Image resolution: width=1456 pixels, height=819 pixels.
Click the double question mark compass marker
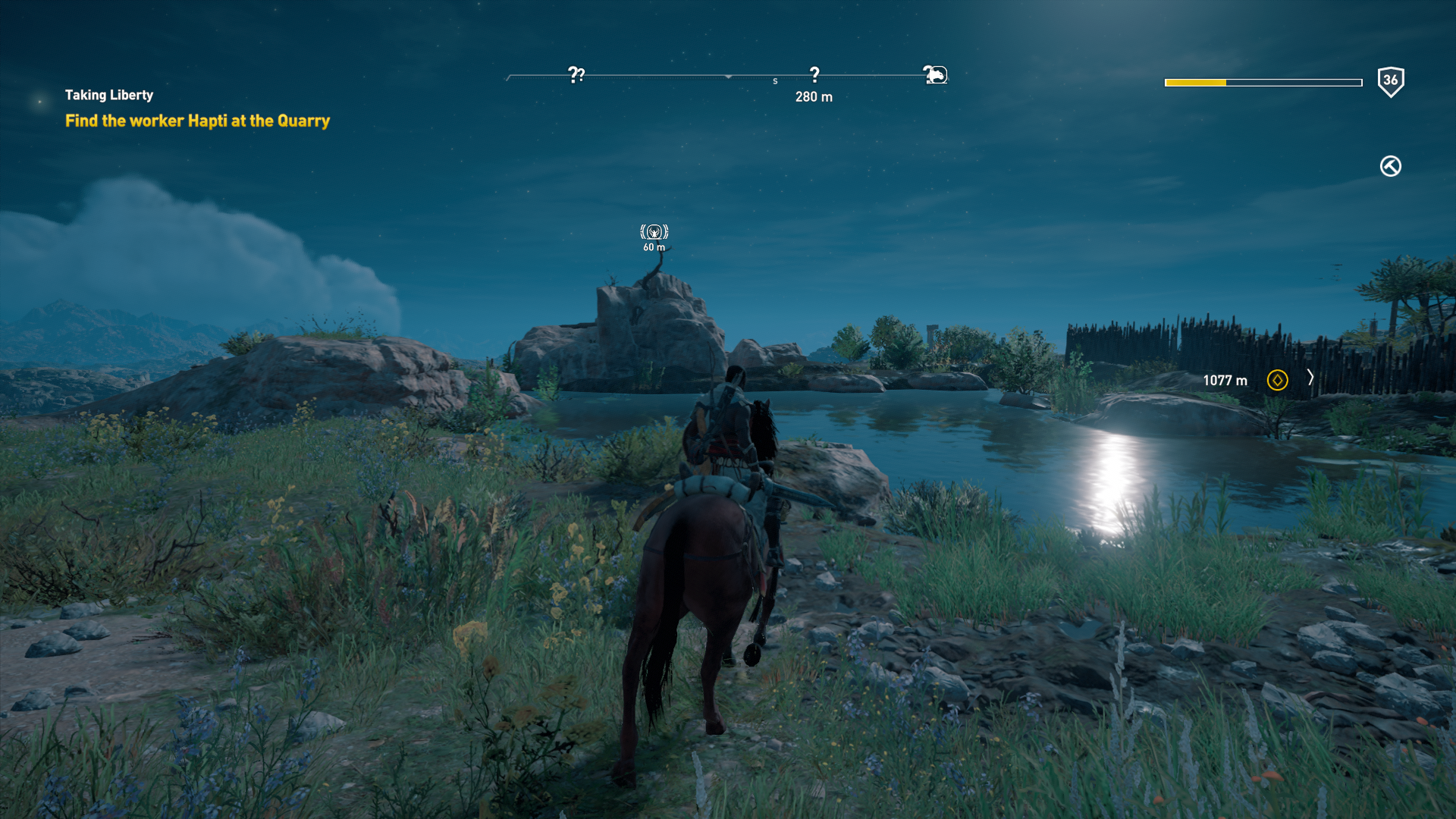pos(576,74)
